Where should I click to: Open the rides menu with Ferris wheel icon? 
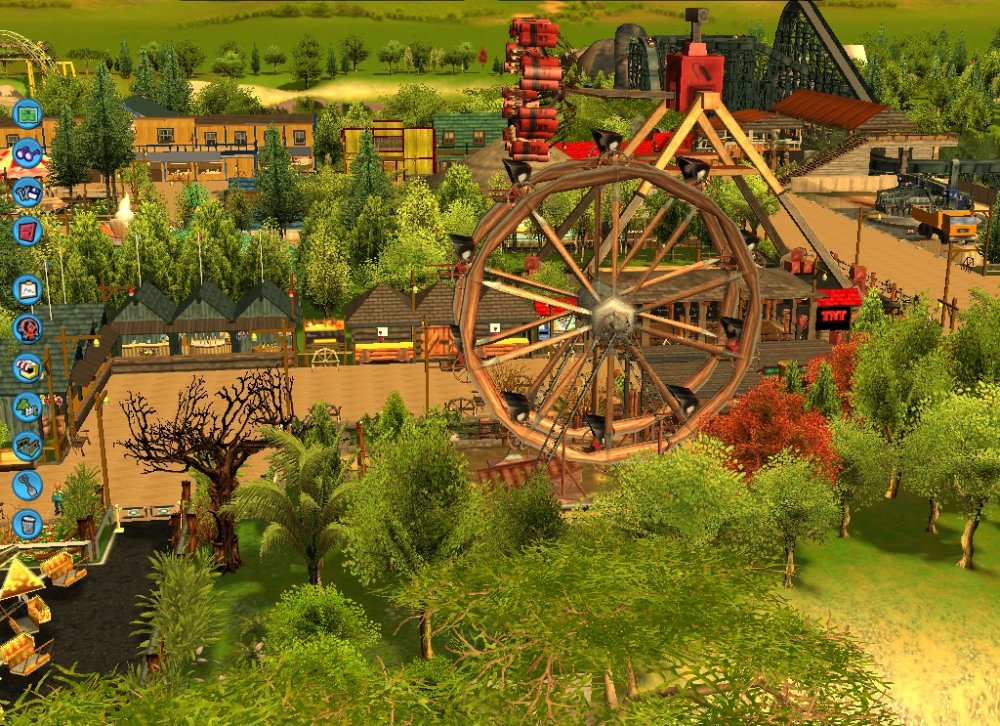[x=27, y=328]
